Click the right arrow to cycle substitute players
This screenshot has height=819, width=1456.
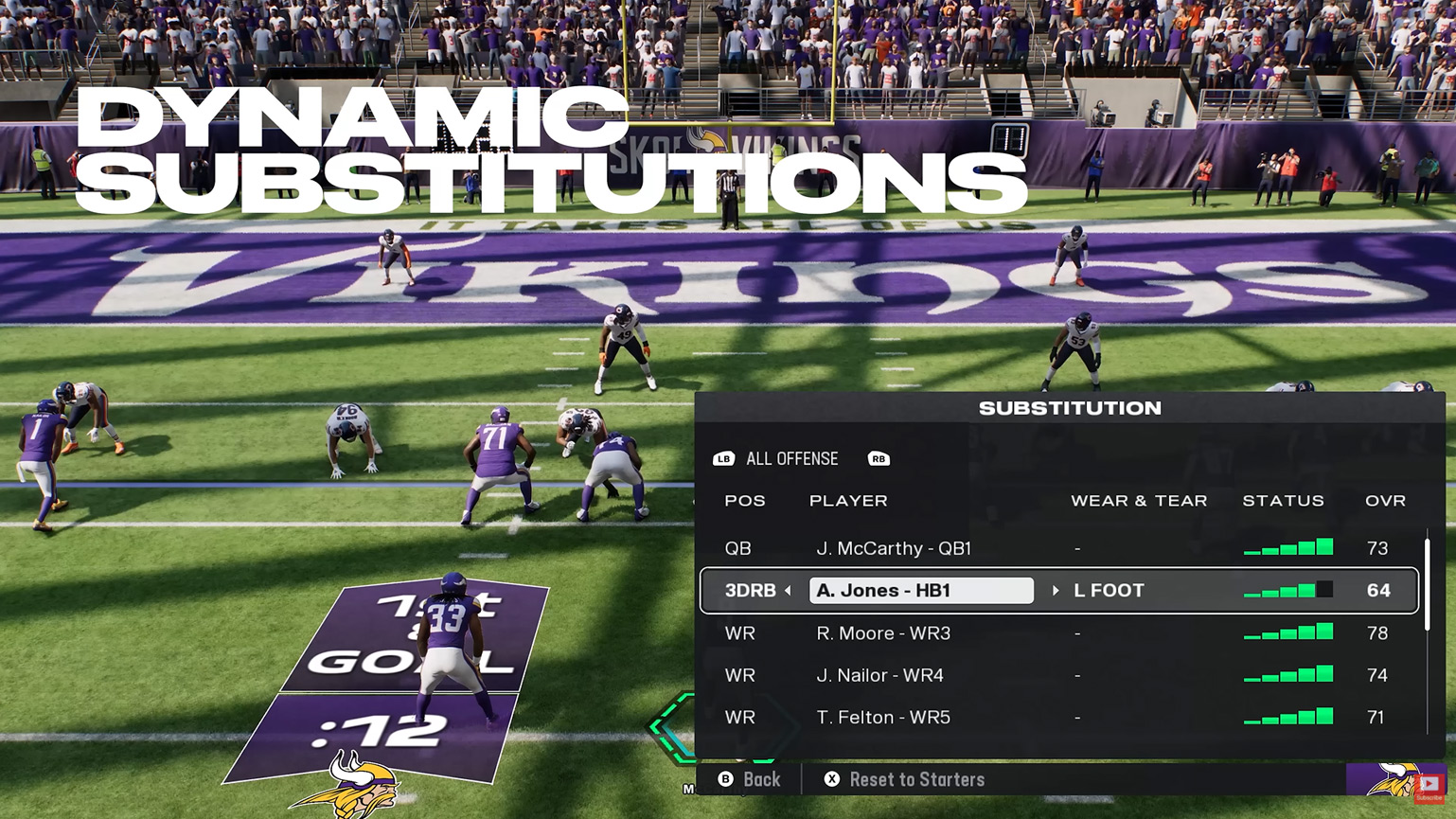(x=1056, y=590)
